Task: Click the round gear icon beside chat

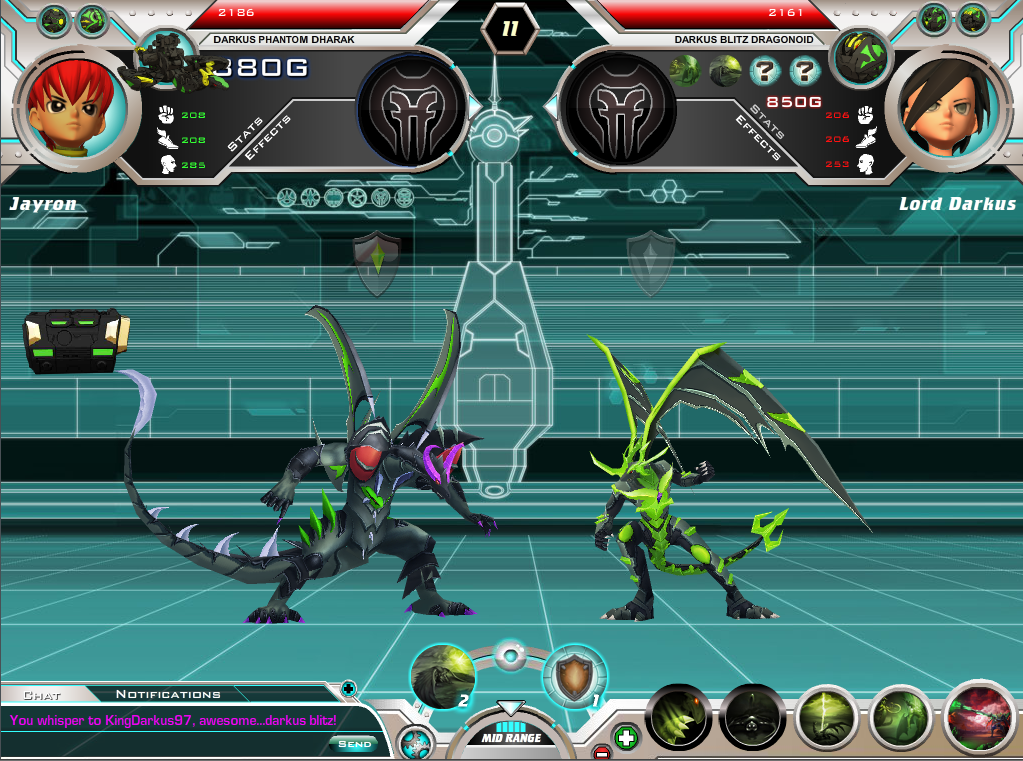Action: tap(413, 743)
